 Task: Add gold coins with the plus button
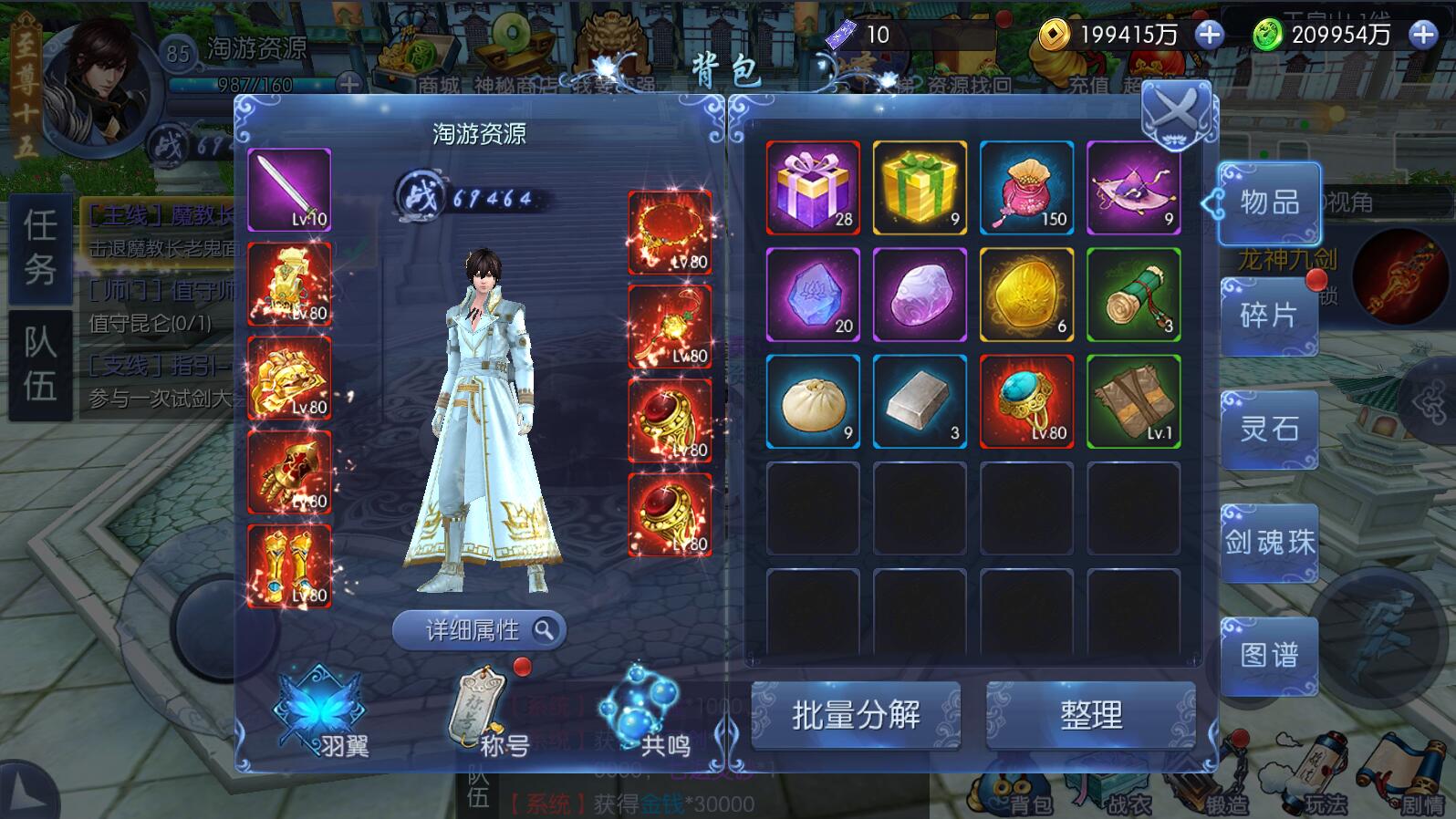(x=1209, y=35)
